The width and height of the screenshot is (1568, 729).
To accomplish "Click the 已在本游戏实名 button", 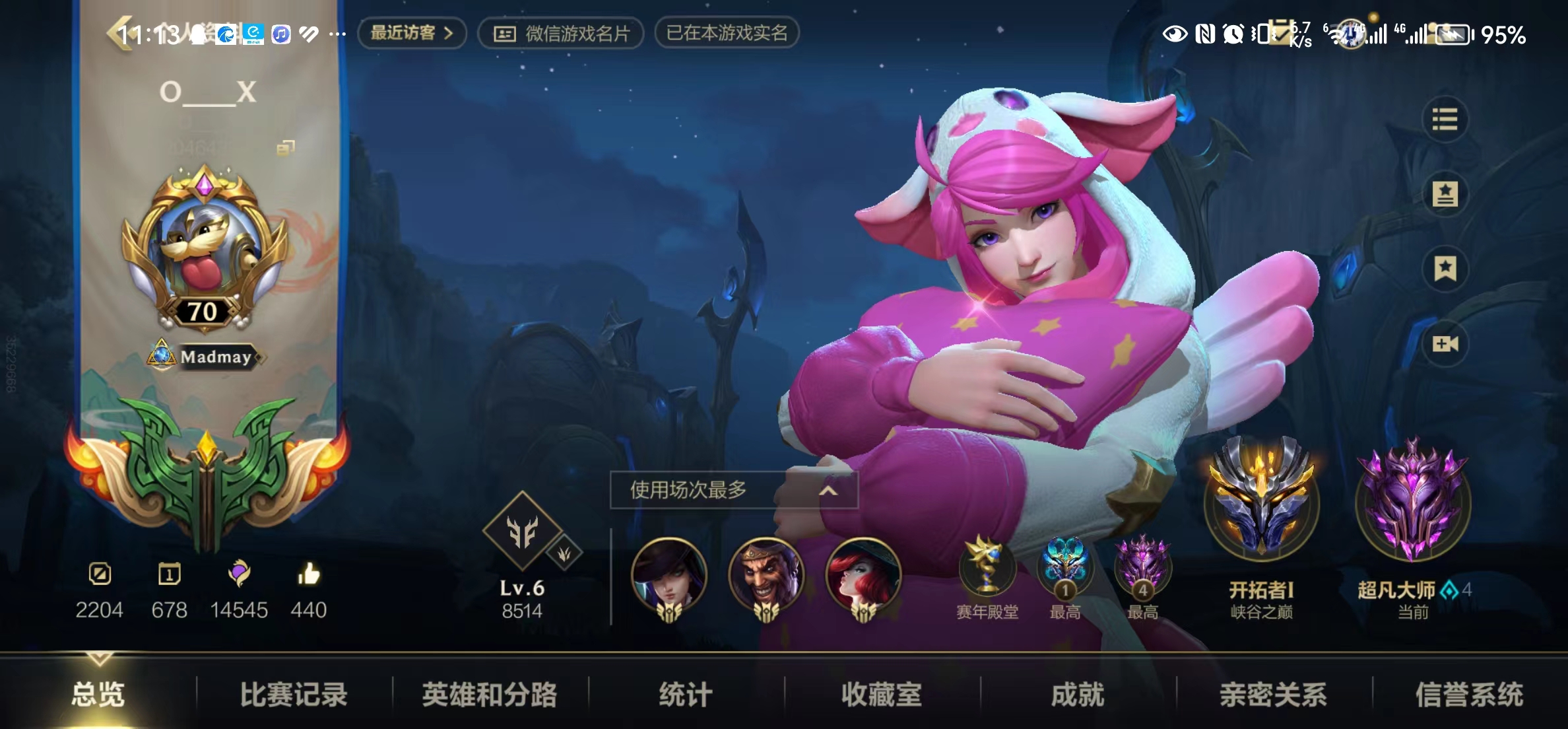I will click(727, 33).
